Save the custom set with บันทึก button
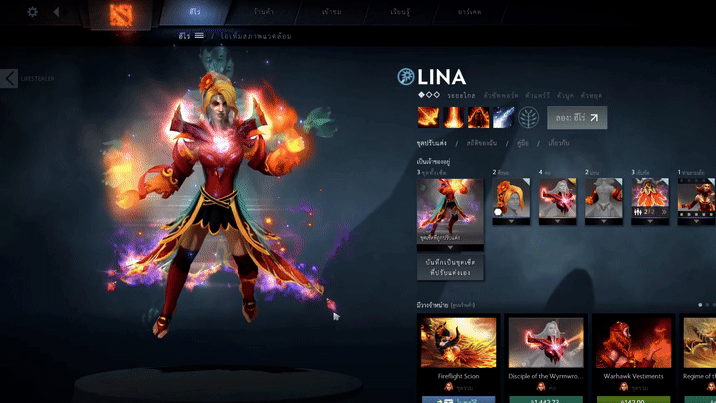 [x=450, y=266]
